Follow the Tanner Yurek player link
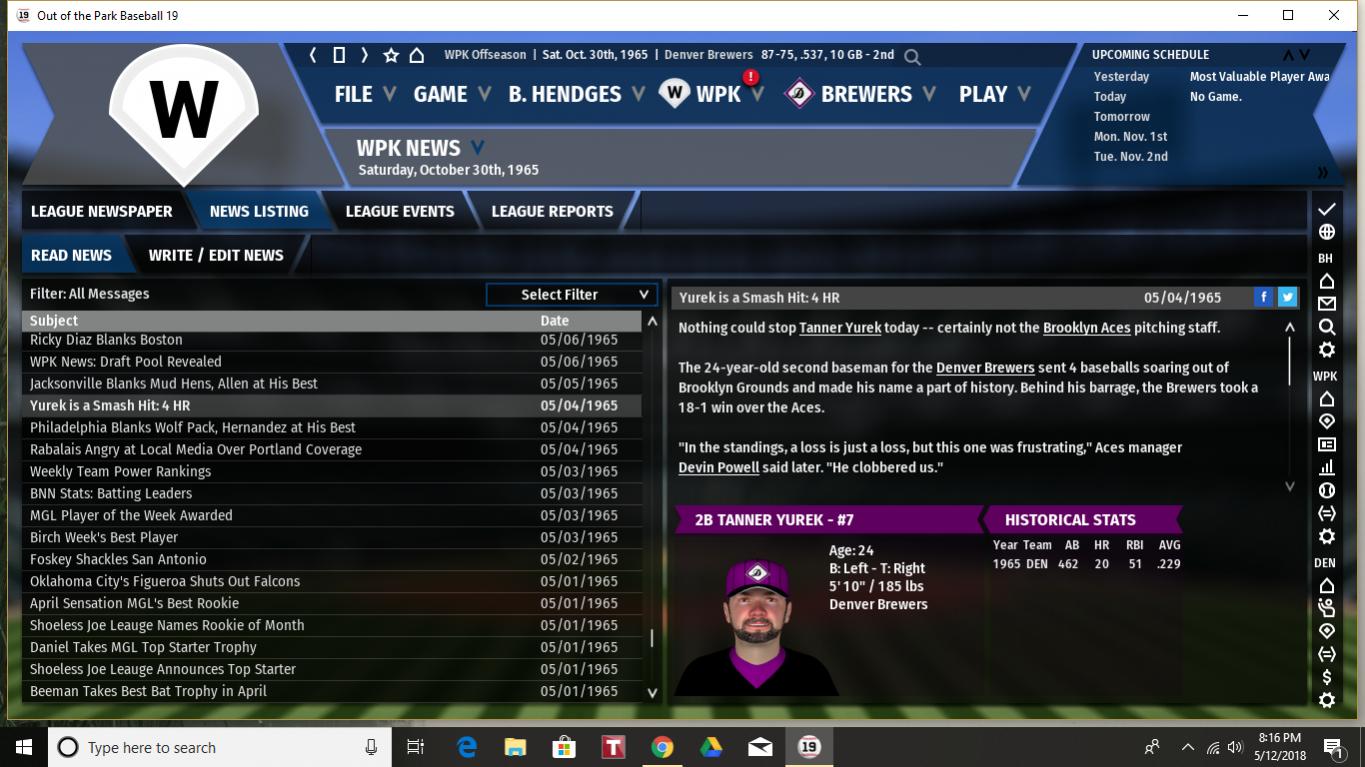 pos(840,328)
